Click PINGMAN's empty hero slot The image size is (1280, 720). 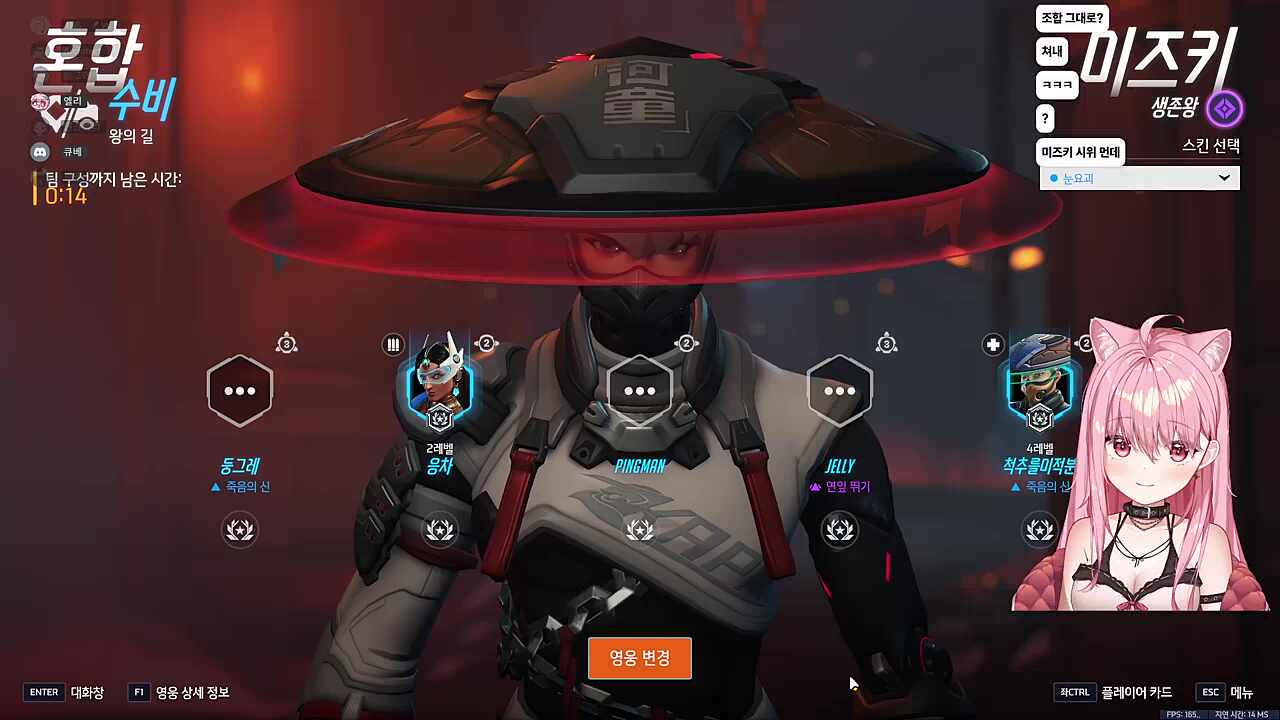[x=640, y=390]
